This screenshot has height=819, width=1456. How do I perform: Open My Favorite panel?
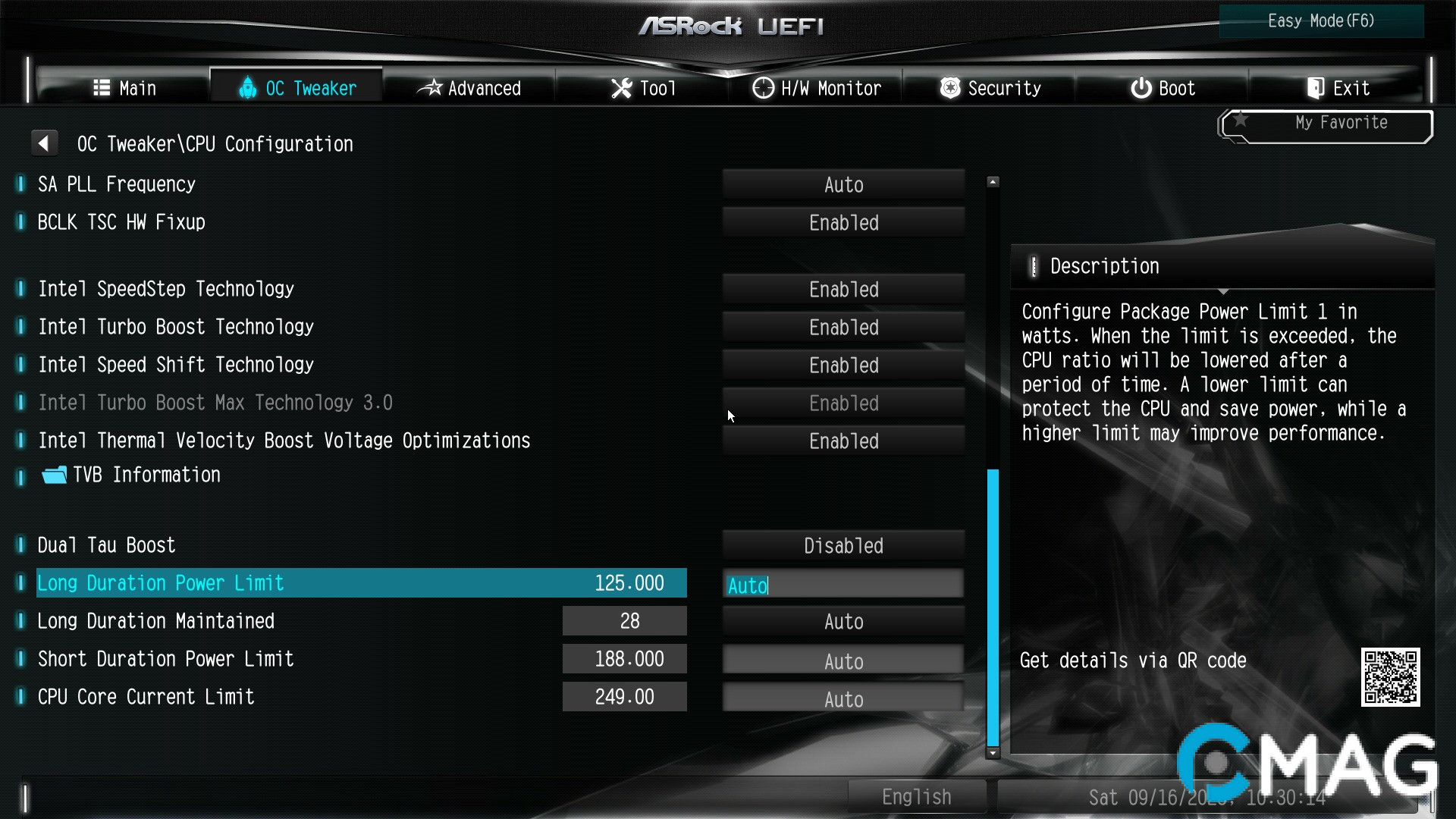1342,123
